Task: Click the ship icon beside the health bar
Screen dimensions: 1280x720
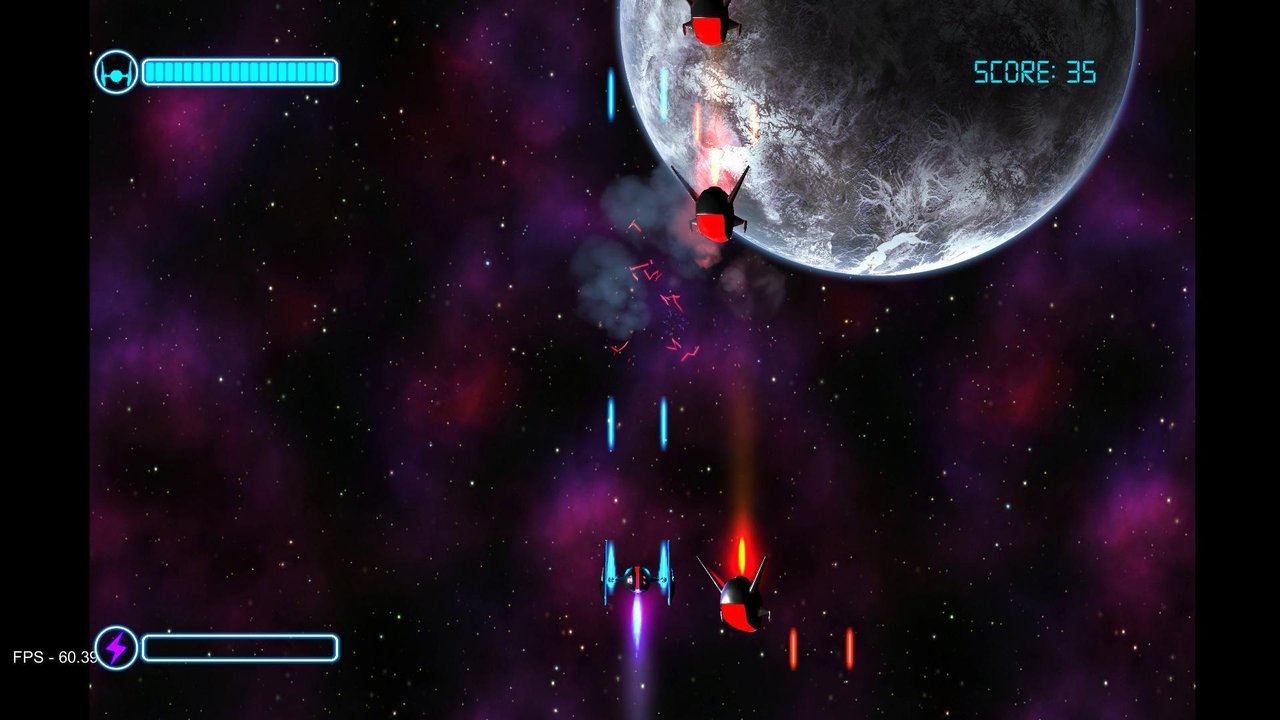Action: click(x=116, y=72)
